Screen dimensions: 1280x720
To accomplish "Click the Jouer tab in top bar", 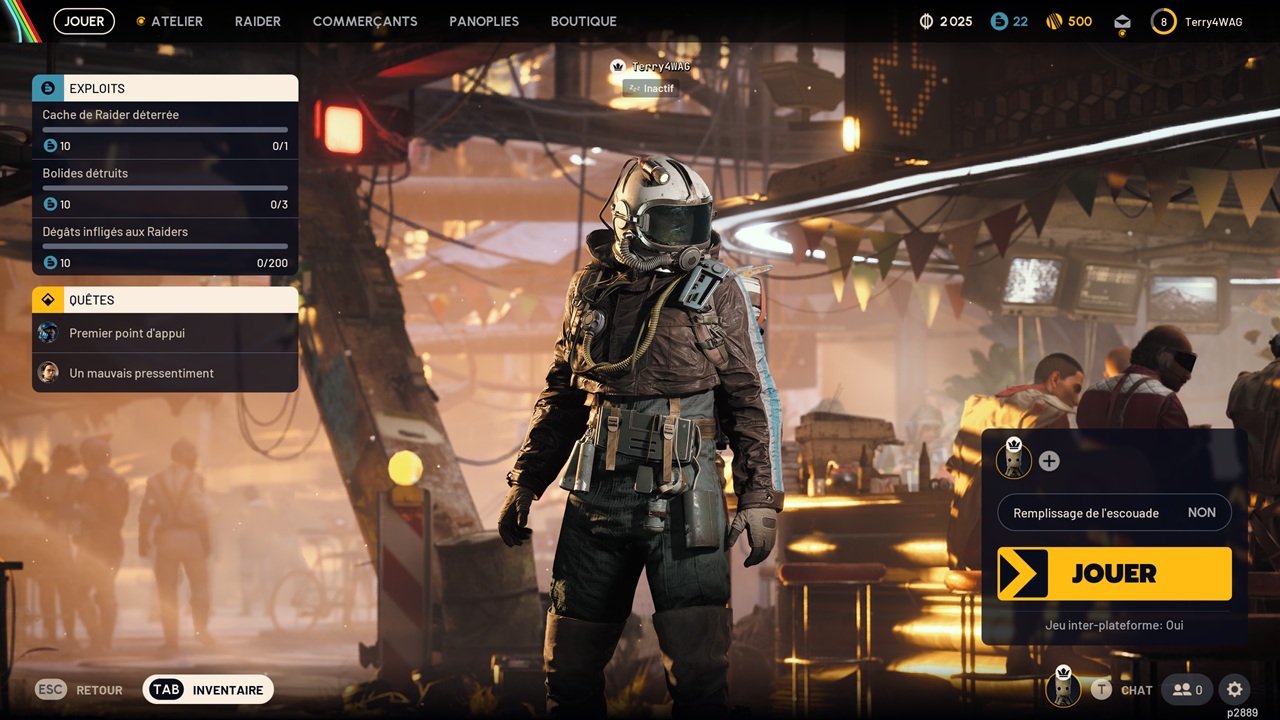I will tap(84, 21).
